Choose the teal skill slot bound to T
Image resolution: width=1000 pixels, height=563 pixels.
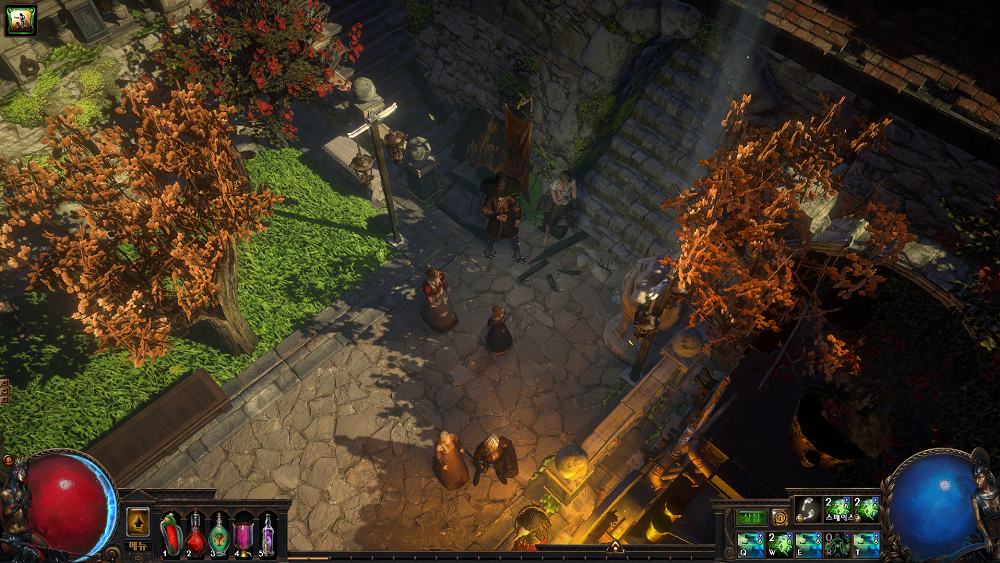coord(866,544)
